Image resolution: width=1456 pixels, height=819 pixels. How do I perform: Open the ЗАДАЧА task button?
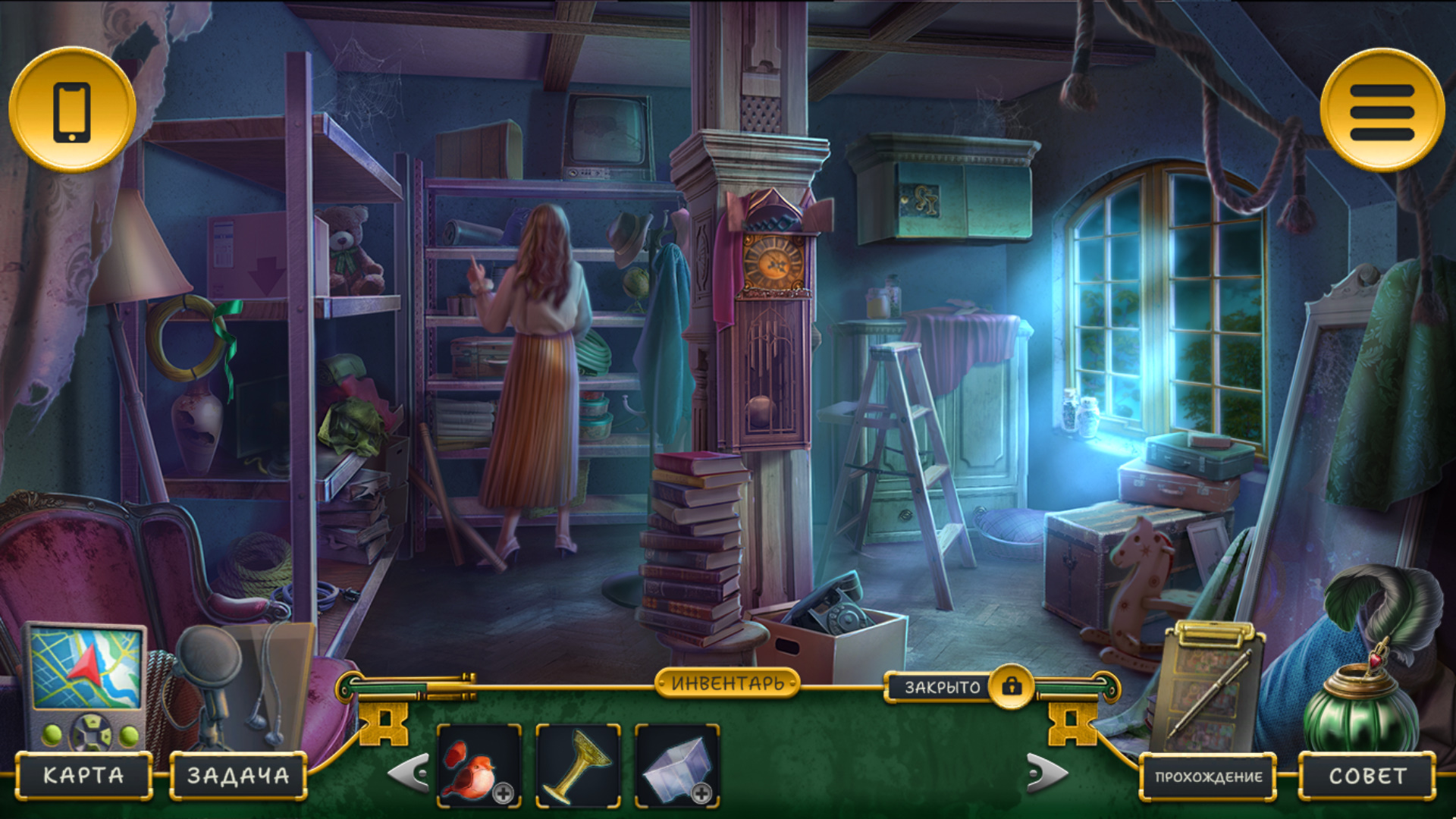(238, 775)
